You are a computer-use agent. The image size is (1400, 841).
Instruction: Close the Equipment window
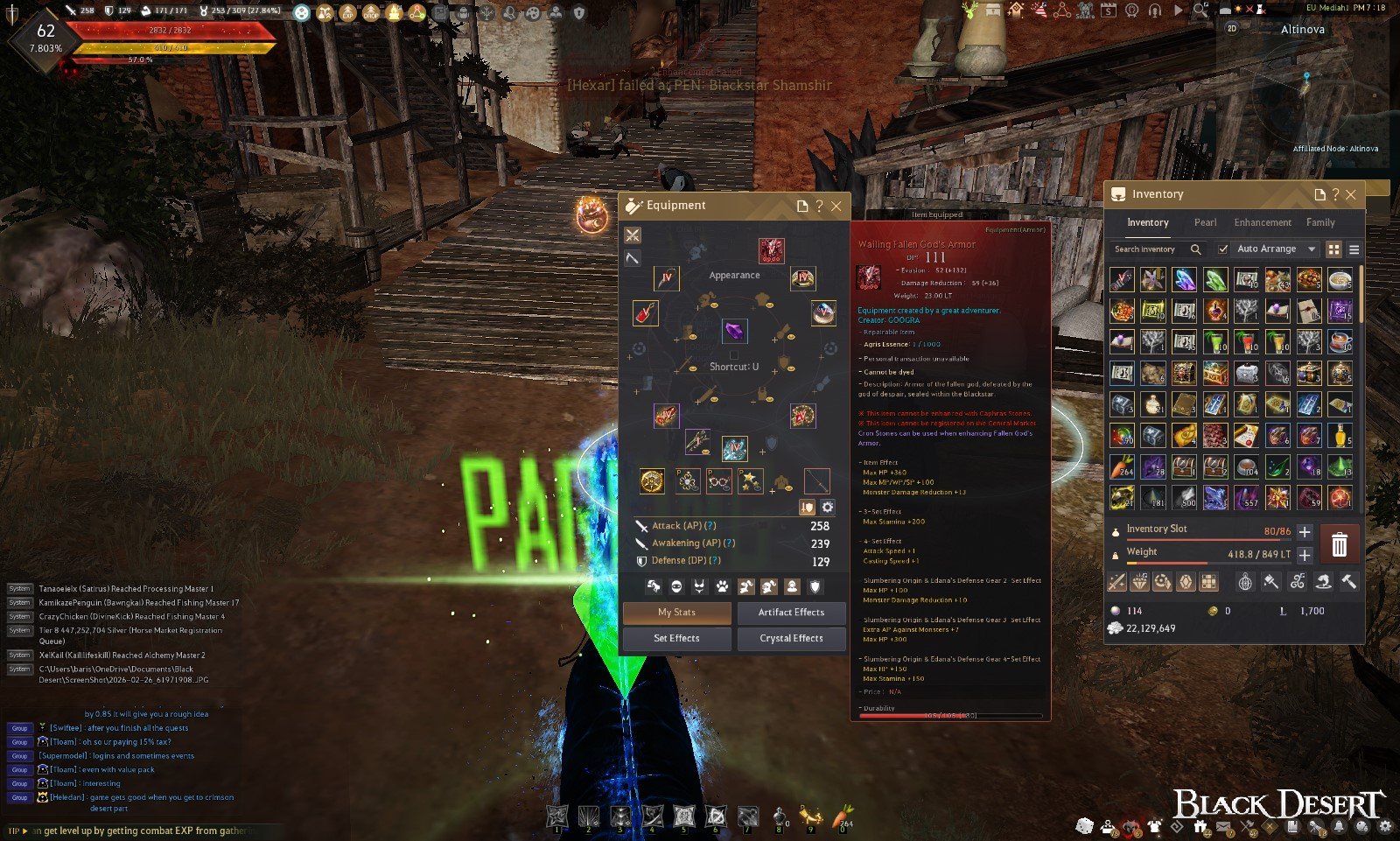click(836, 207)
